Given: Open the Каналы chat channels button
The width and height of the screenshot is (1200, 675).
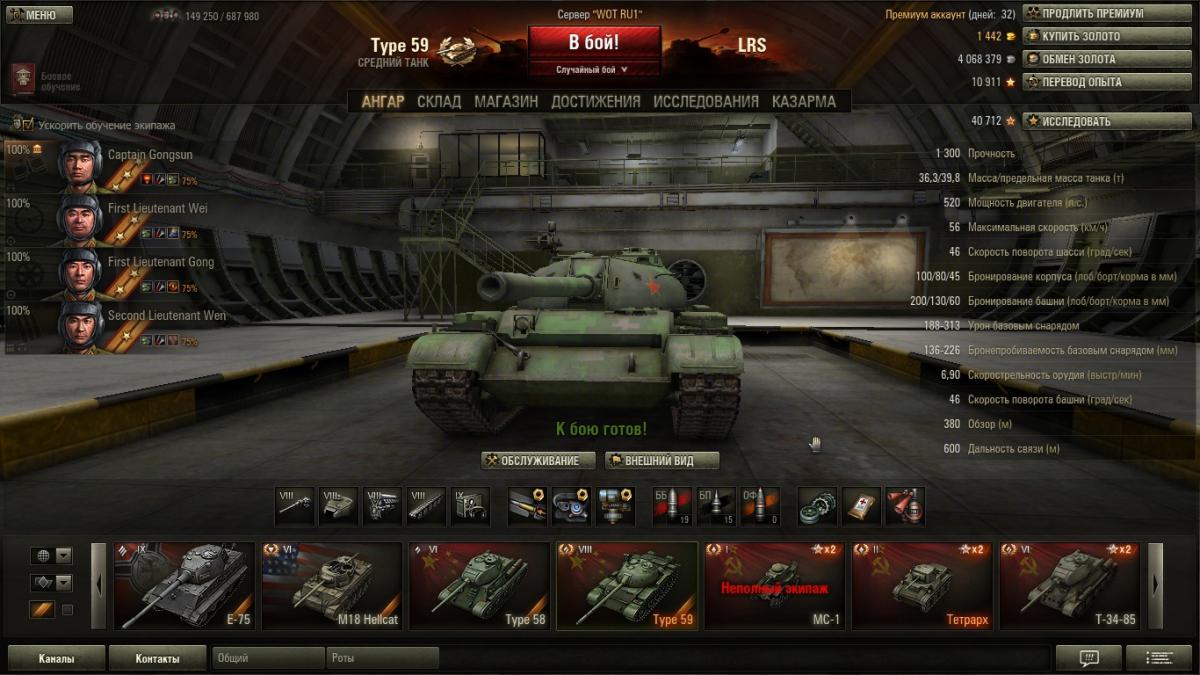Looking at the screenshot, I should click(56, 659).
